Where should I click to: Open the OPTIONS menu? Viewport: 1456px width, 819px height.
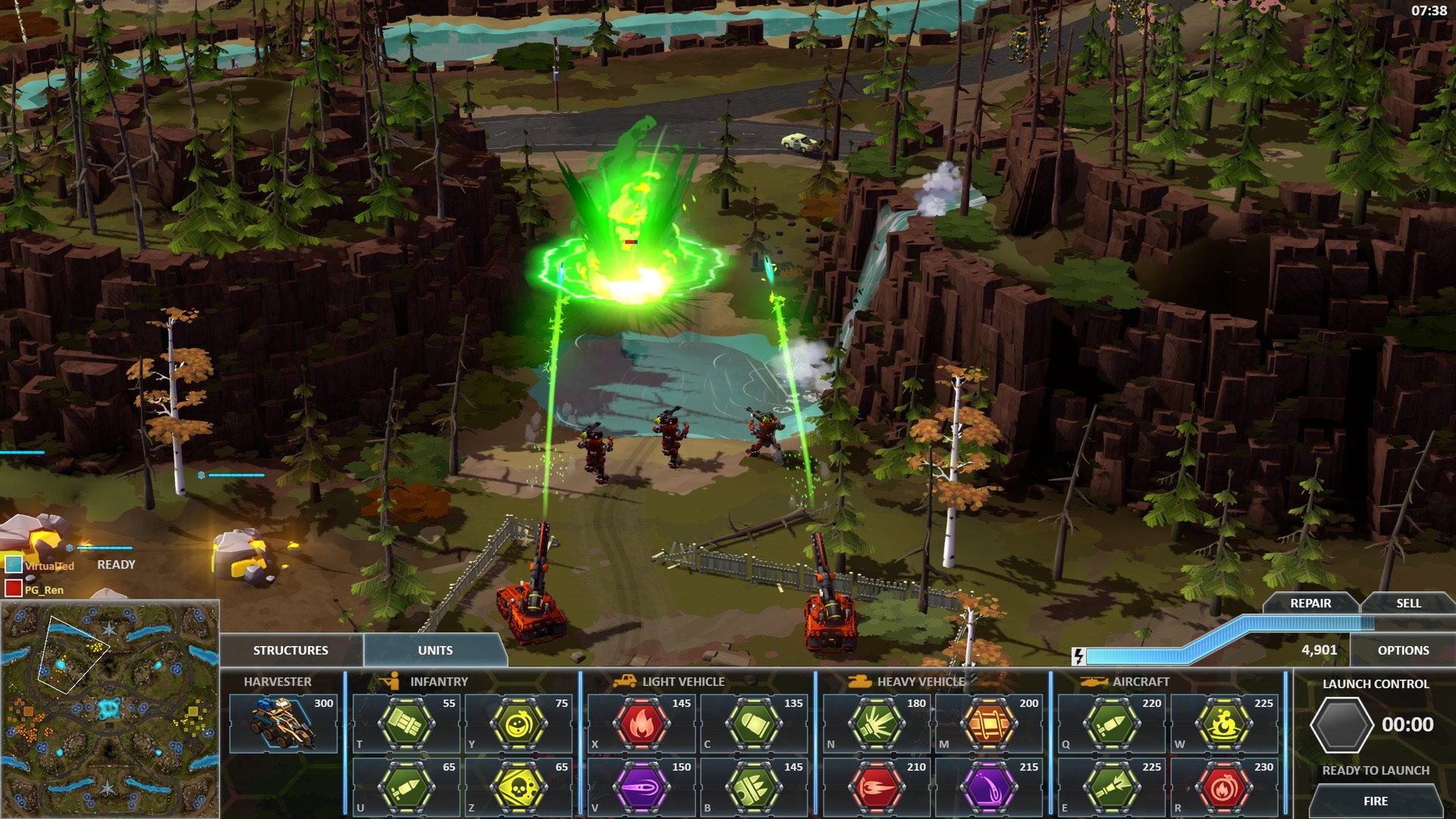coord(1404,650)
